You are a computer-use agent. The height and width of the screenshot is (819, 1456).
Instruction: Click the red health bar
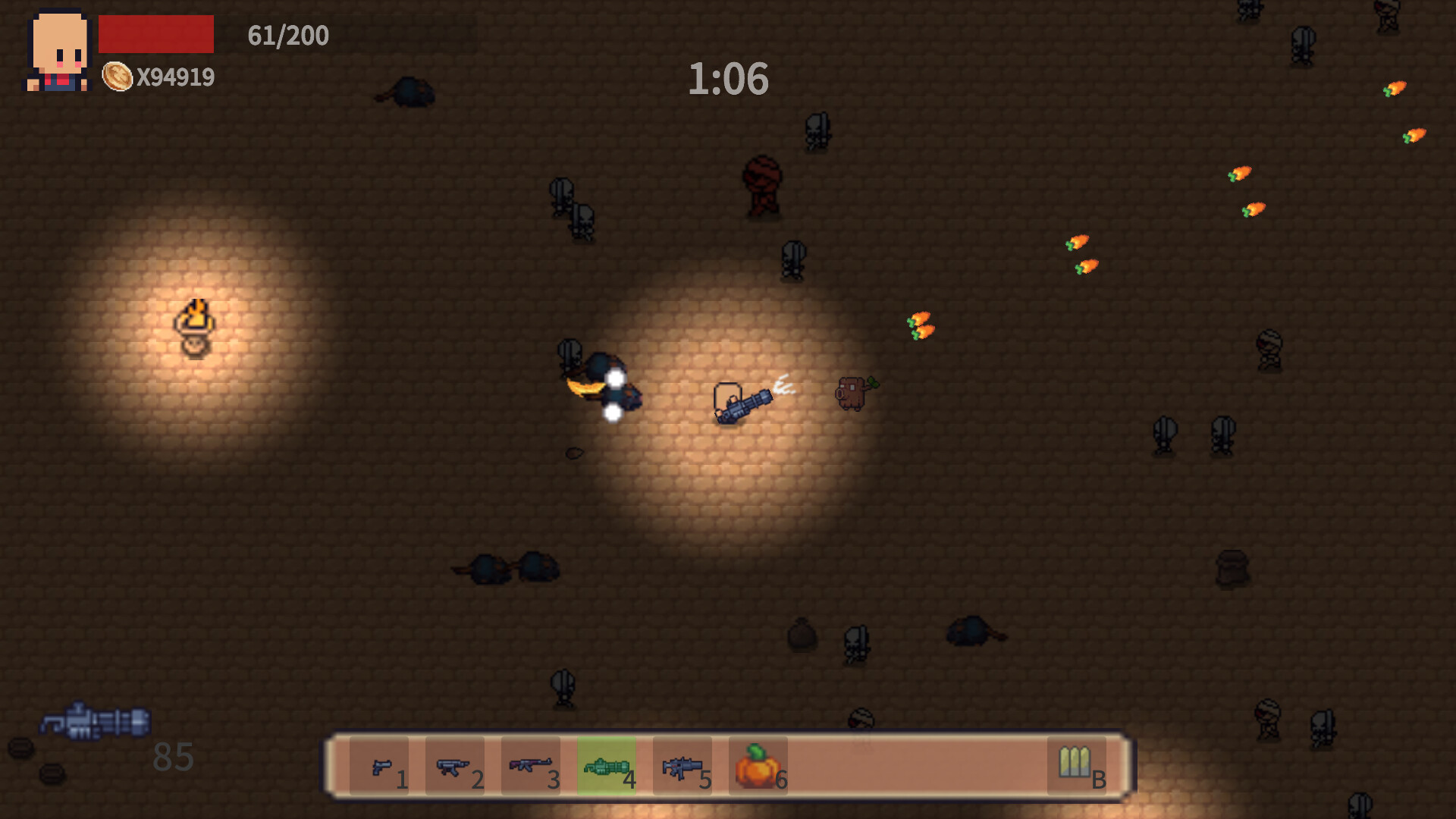coord(155,33)
